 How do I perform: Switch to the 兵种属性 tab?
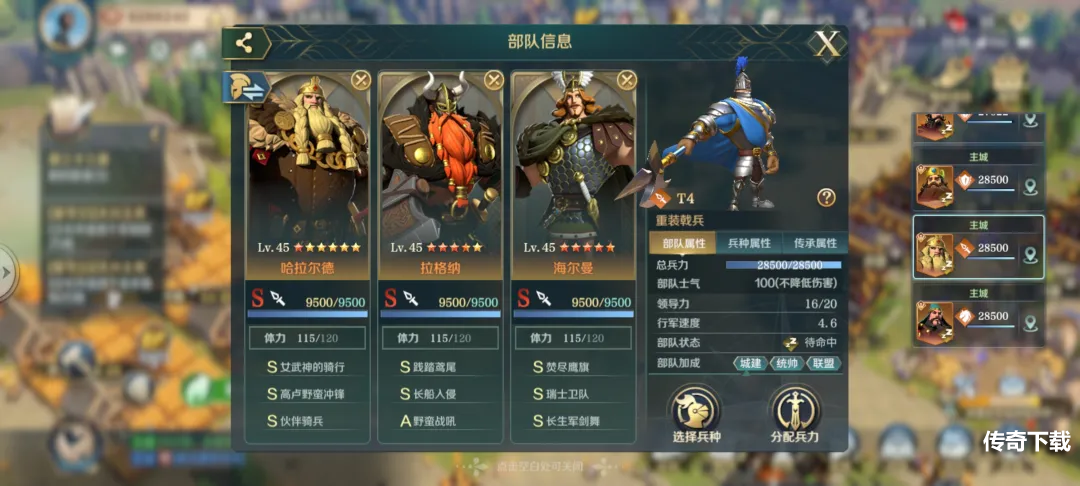click(x=748, y=243)
